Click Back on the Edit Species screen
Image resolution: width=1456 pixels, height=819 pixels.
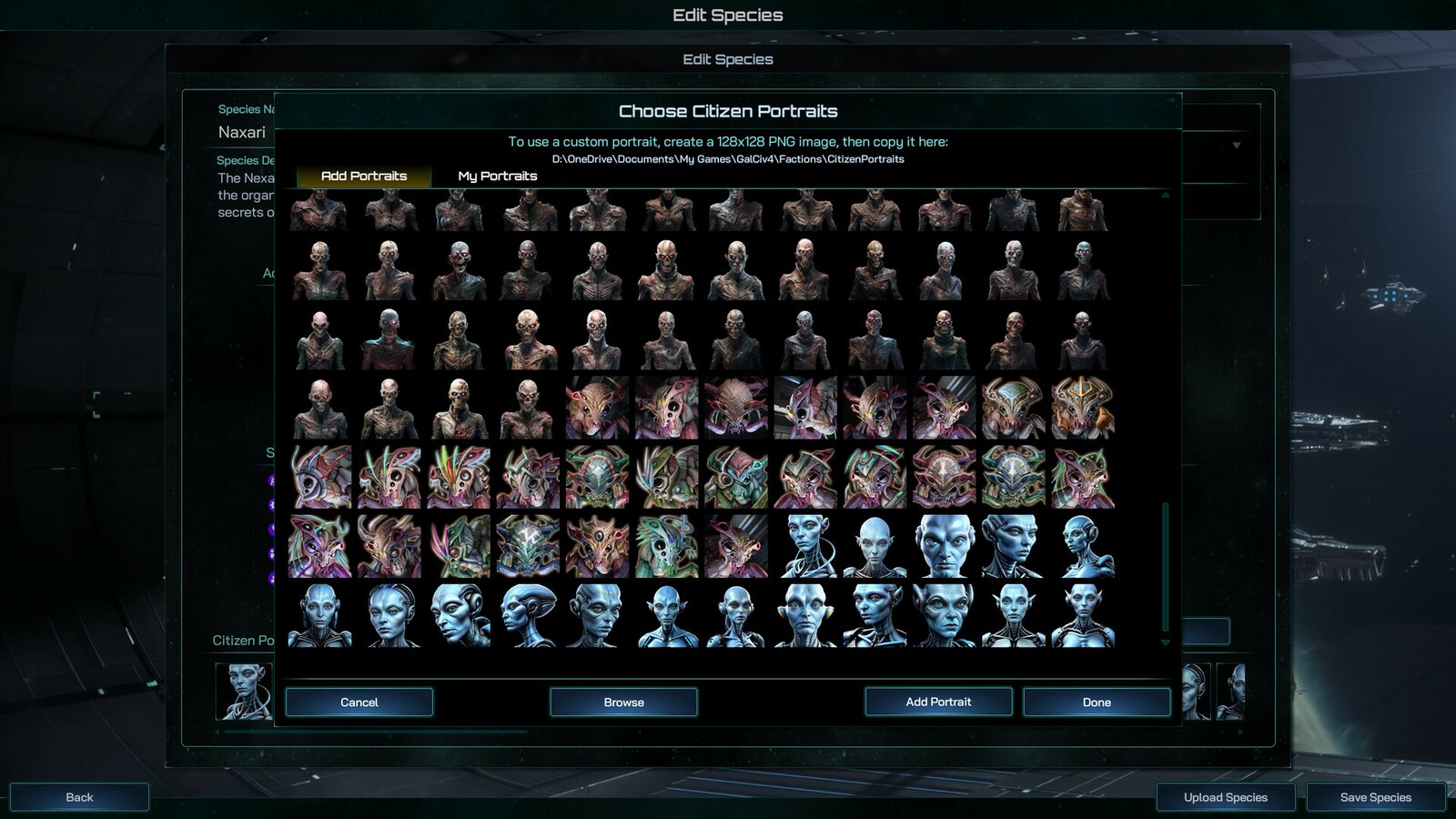79,796
